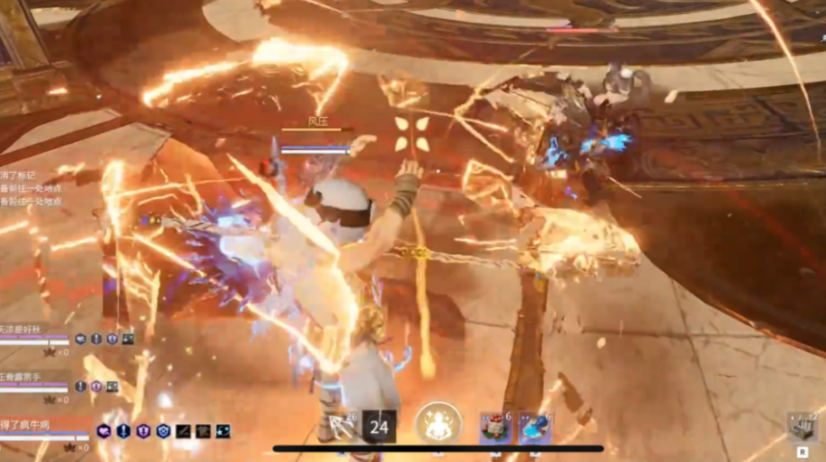Activate the skill showing cooldown 24
Image resolution: width=826 pixels, height=462 pixels.
[379, 426]
